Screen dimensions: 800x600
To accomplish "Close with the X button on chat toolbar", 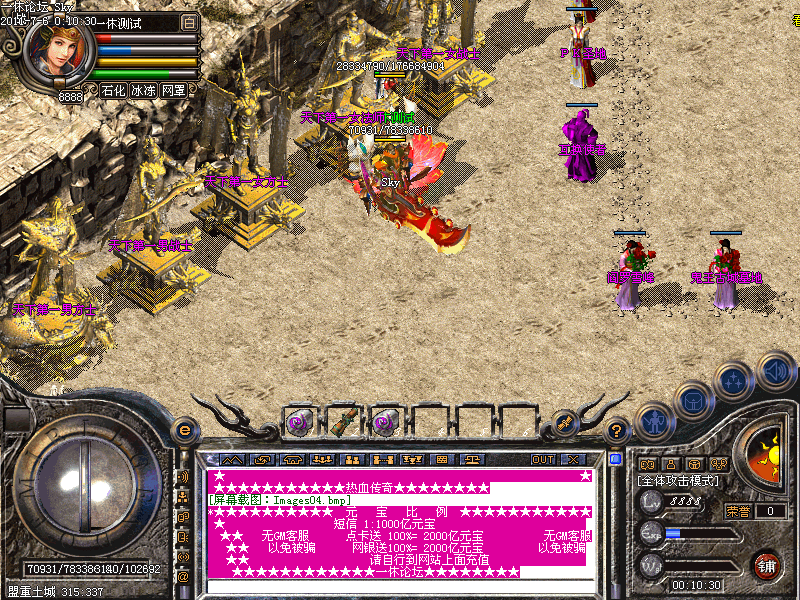I will (573, 460).
